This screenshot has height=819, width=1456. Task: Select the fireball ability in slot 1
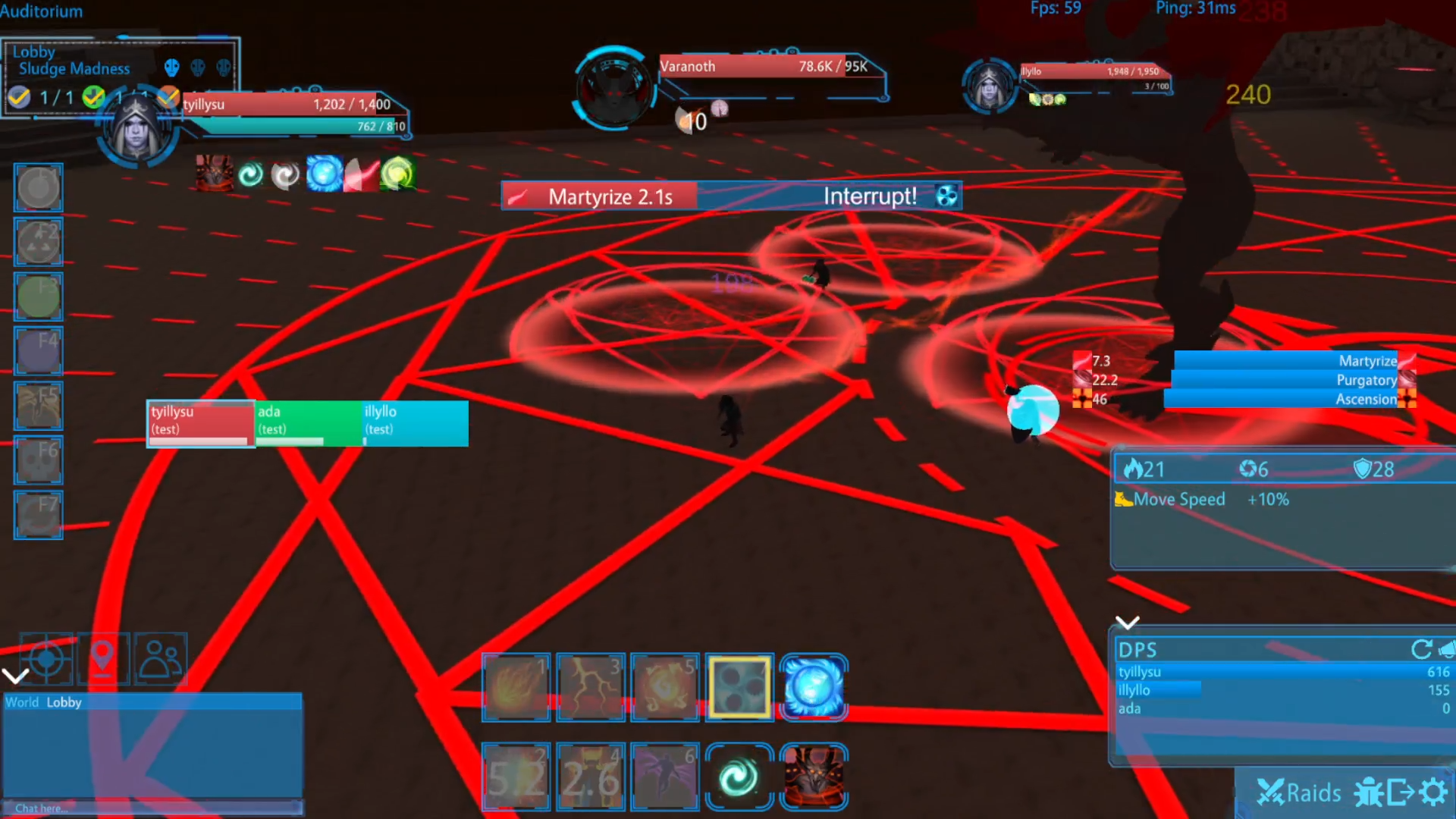tap(516, 687)
